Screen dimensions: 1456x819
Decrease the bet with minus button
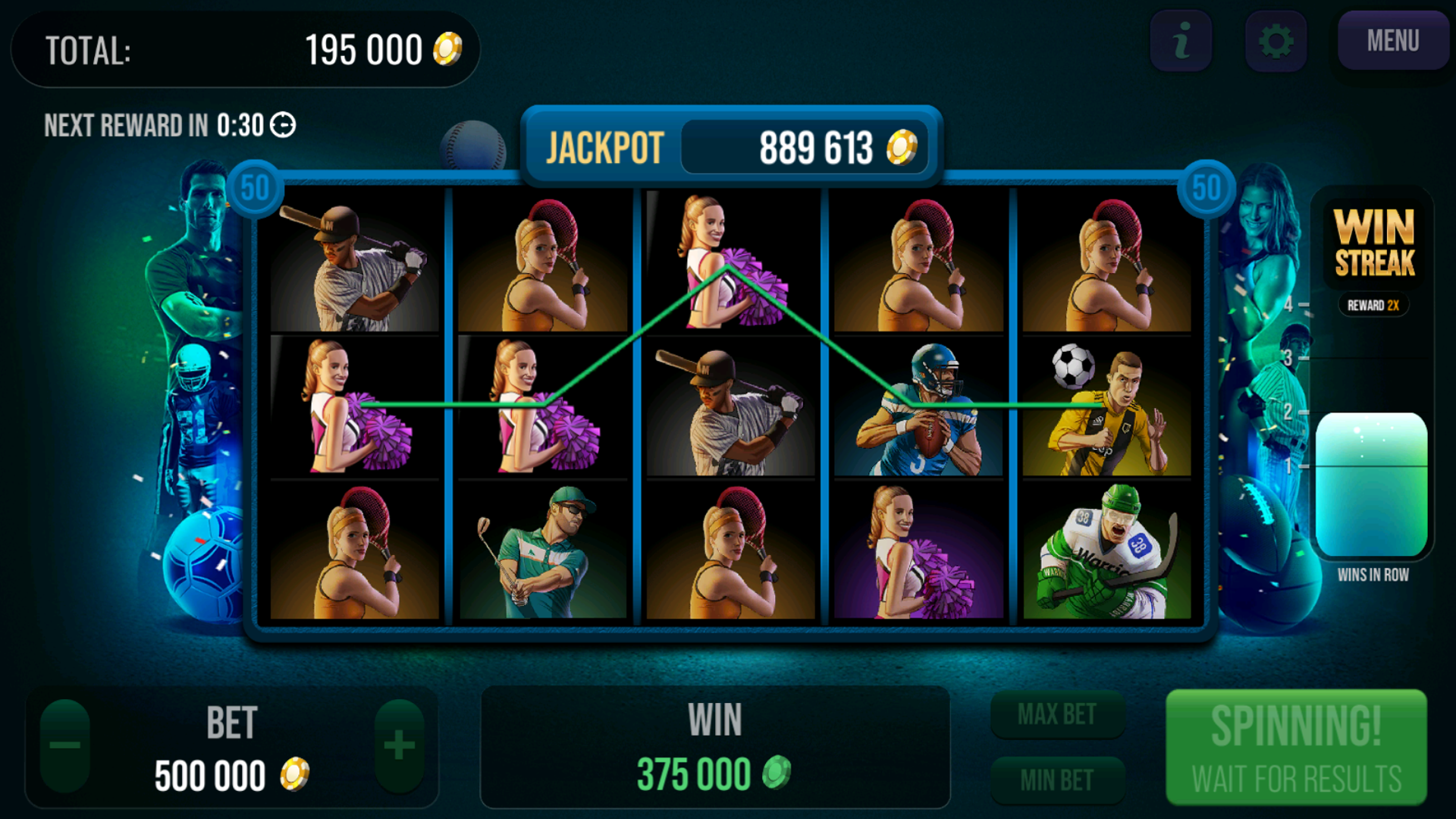(65, 745)
